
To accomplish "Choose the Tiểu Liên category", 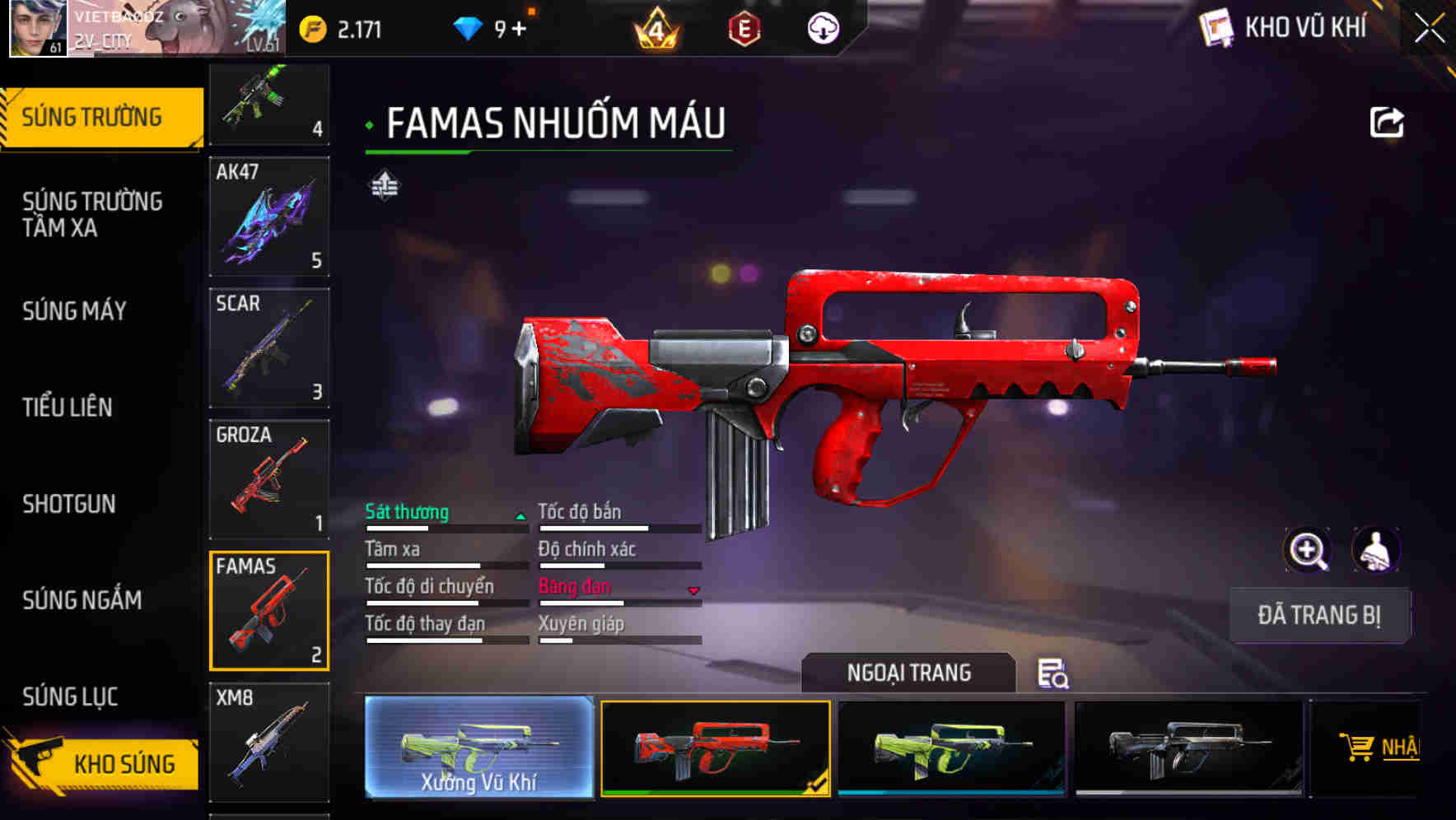I will pyautogui.click(x=68, y=407).
